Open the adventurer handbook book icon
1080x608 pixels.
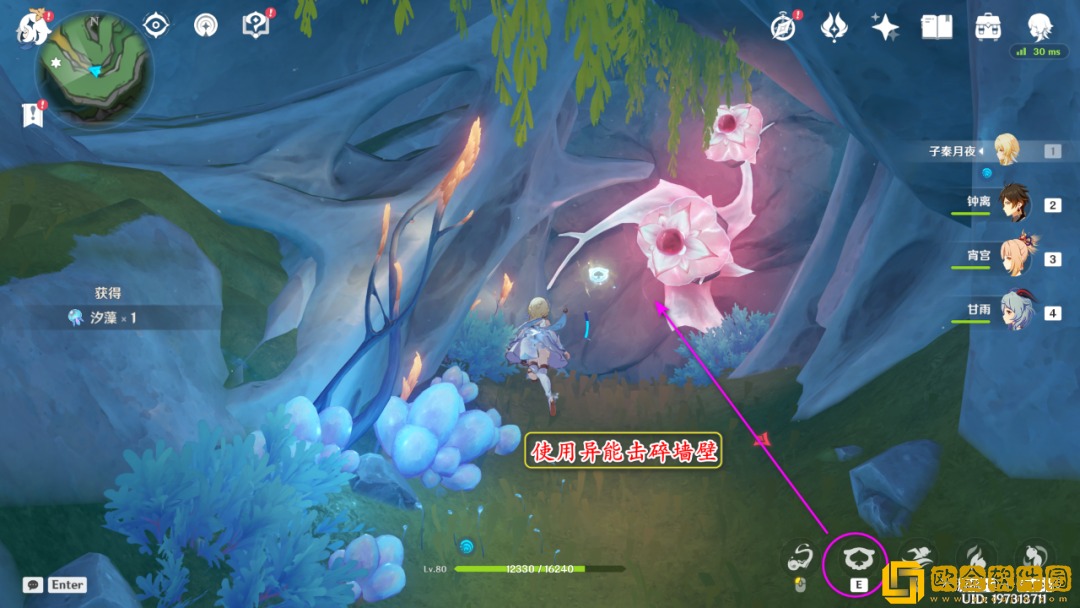[x=937, y=27]
